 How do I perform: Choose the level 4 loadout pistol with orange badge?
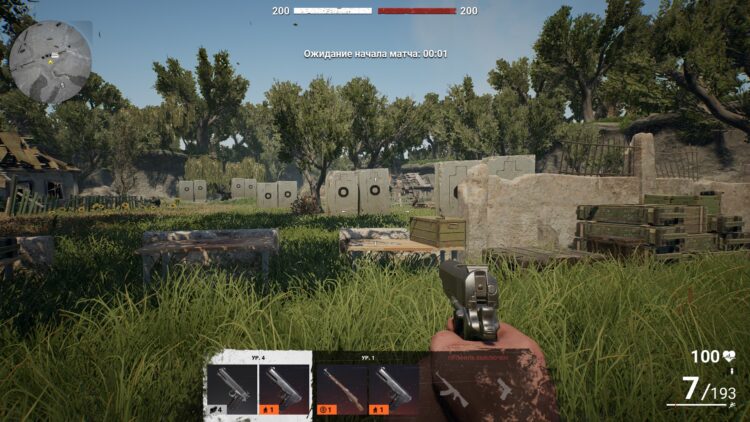point(284,389)
